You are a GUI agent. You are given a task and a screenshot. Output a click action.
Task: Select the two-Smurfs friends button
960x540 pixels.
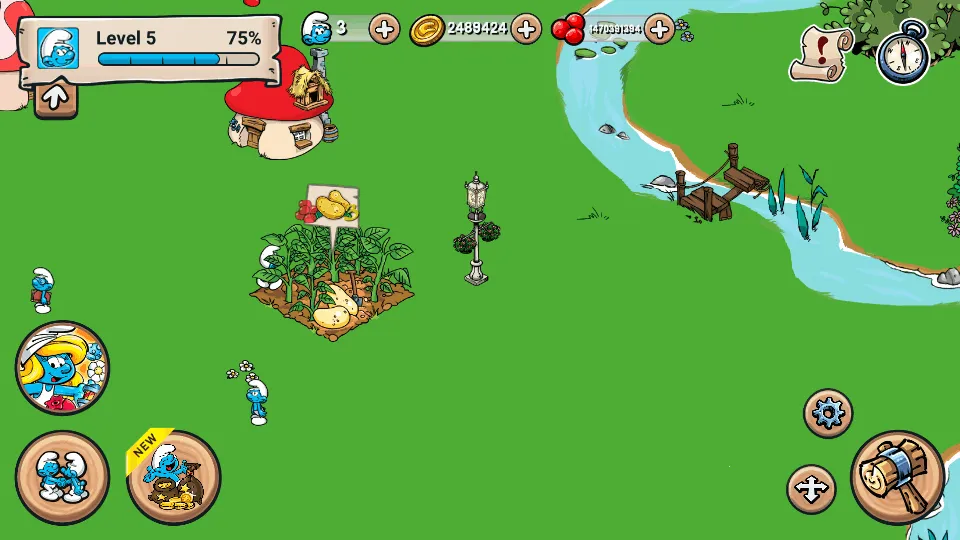(62, 477)
